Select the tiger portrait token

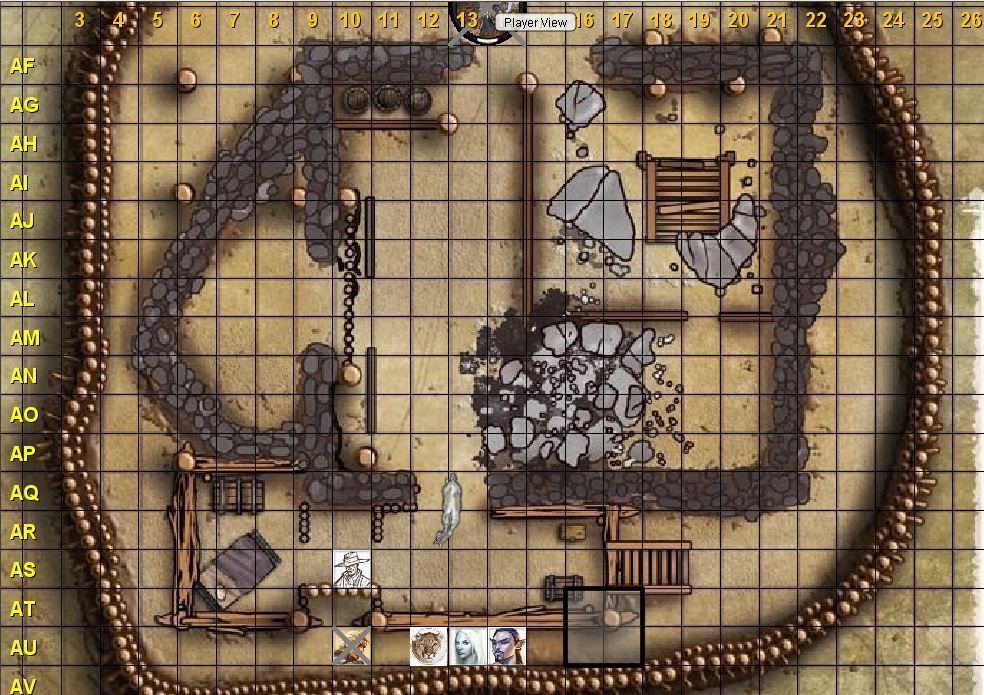tap(428, 647)
